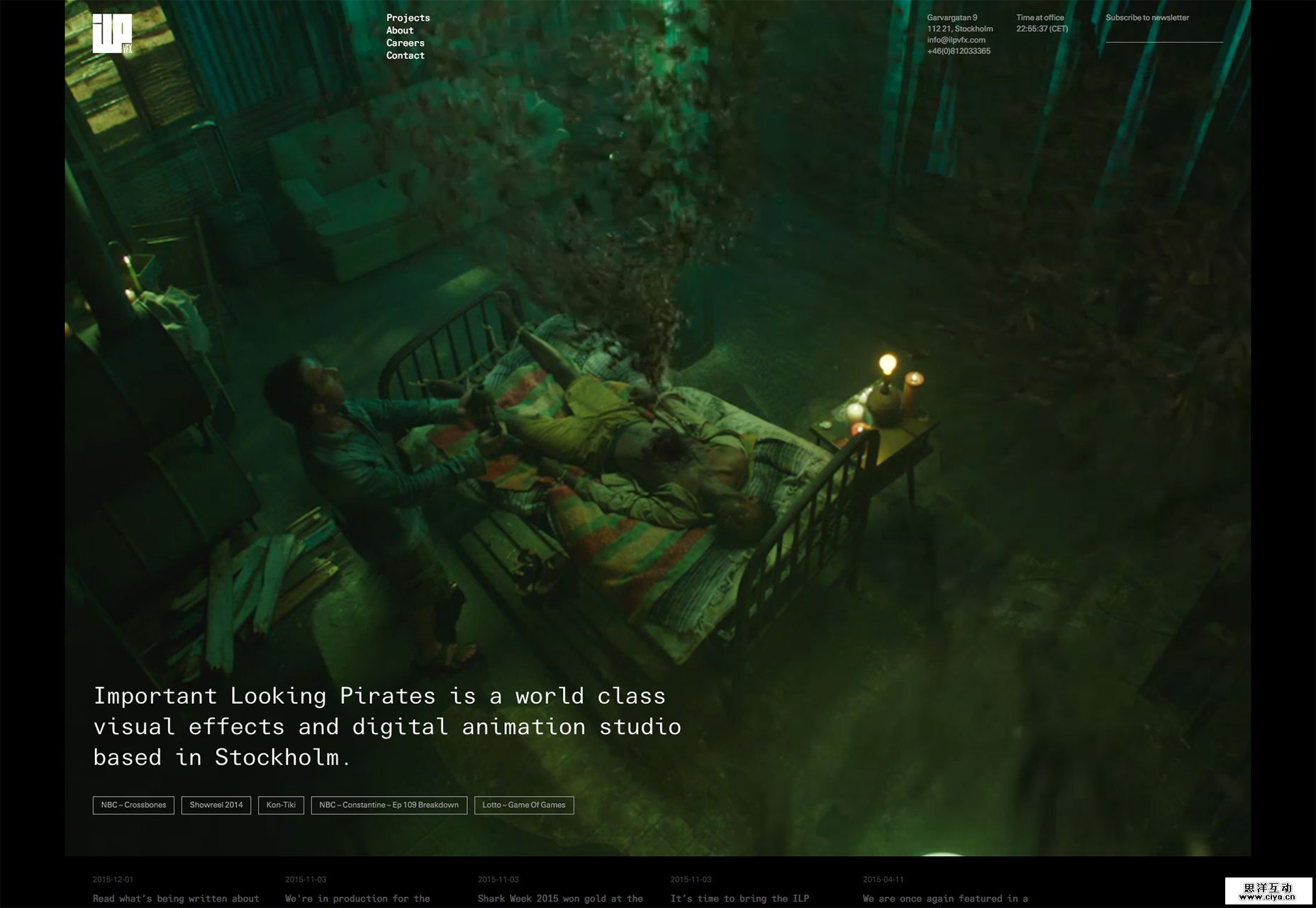Select the NBC – Crossbones project button
1316x908 pixels.
point(133,805)
